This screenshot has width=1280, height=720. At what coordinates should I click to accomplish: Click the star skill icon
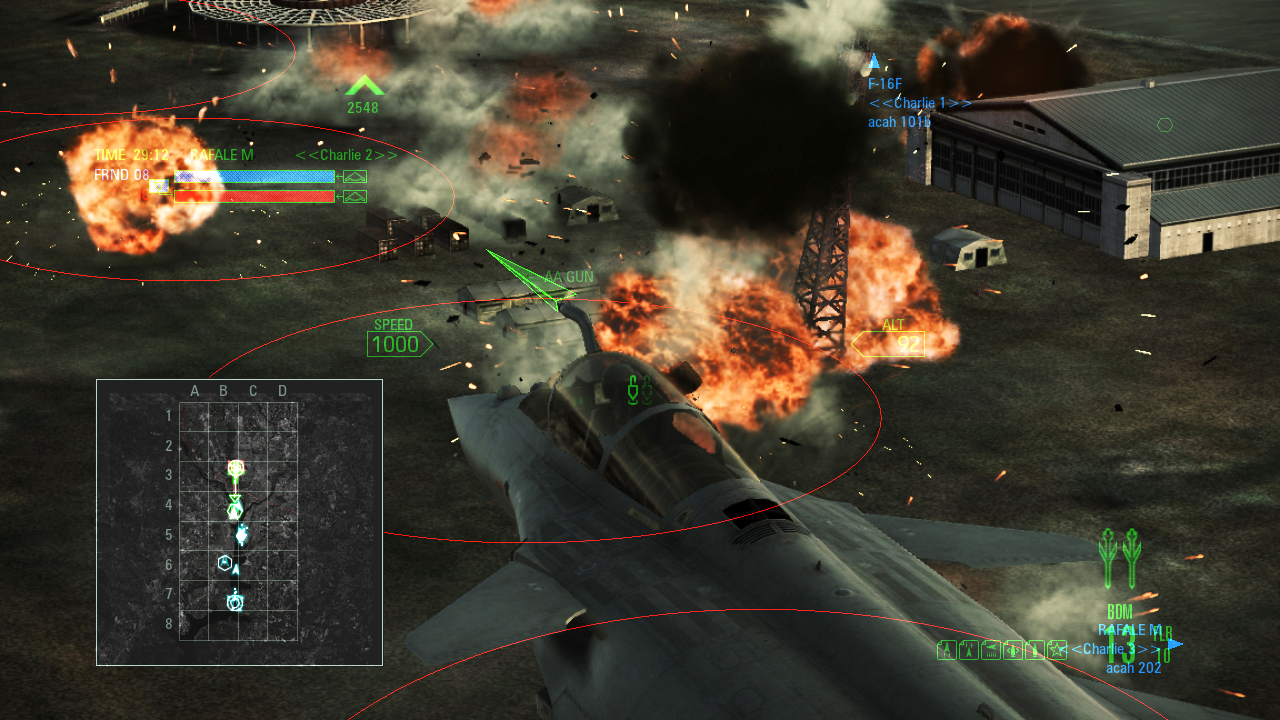click(x=1057, y=650)
